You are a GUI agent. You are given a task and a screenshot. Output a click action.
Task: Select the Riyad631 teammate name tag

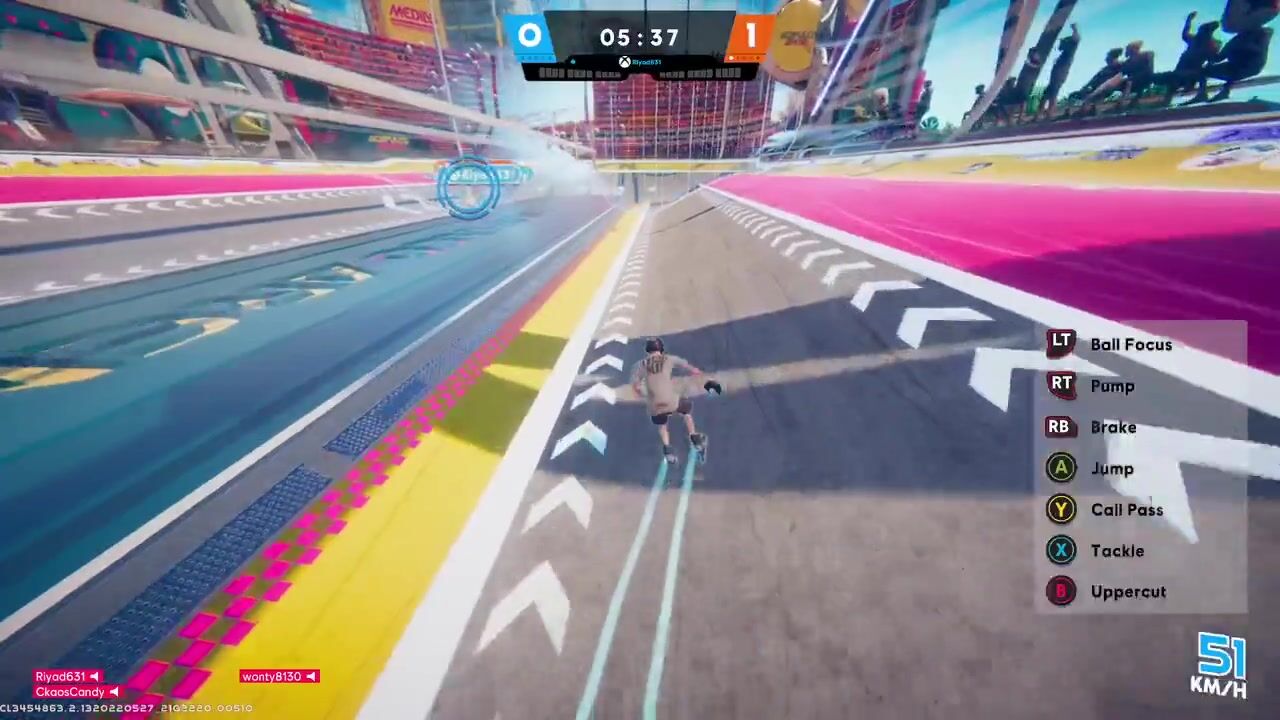pos(68,677)
